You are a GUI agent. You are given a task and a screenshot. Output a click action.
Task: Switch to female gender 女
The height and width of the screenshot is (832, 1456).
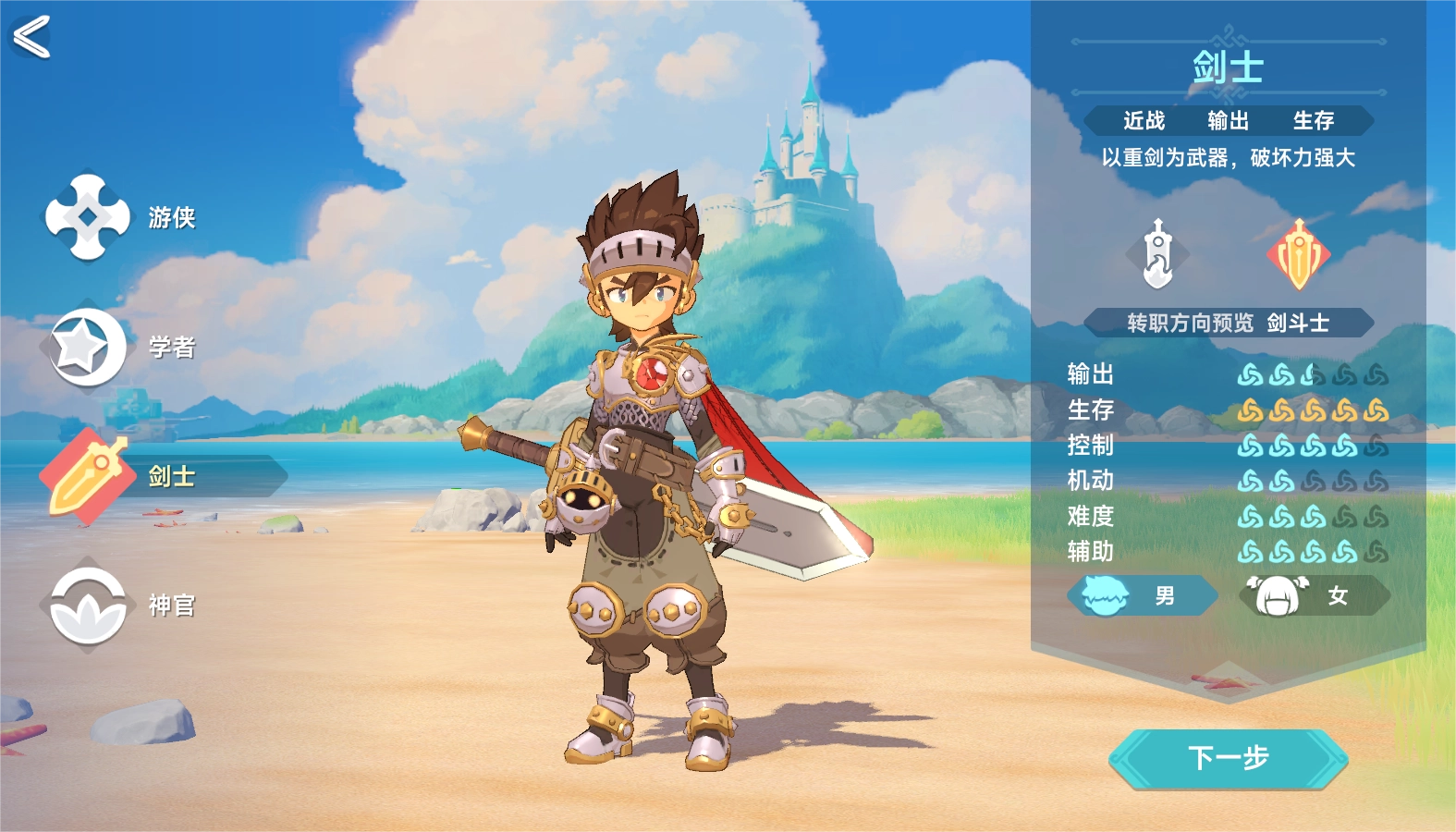click(x=1314, y=596)
